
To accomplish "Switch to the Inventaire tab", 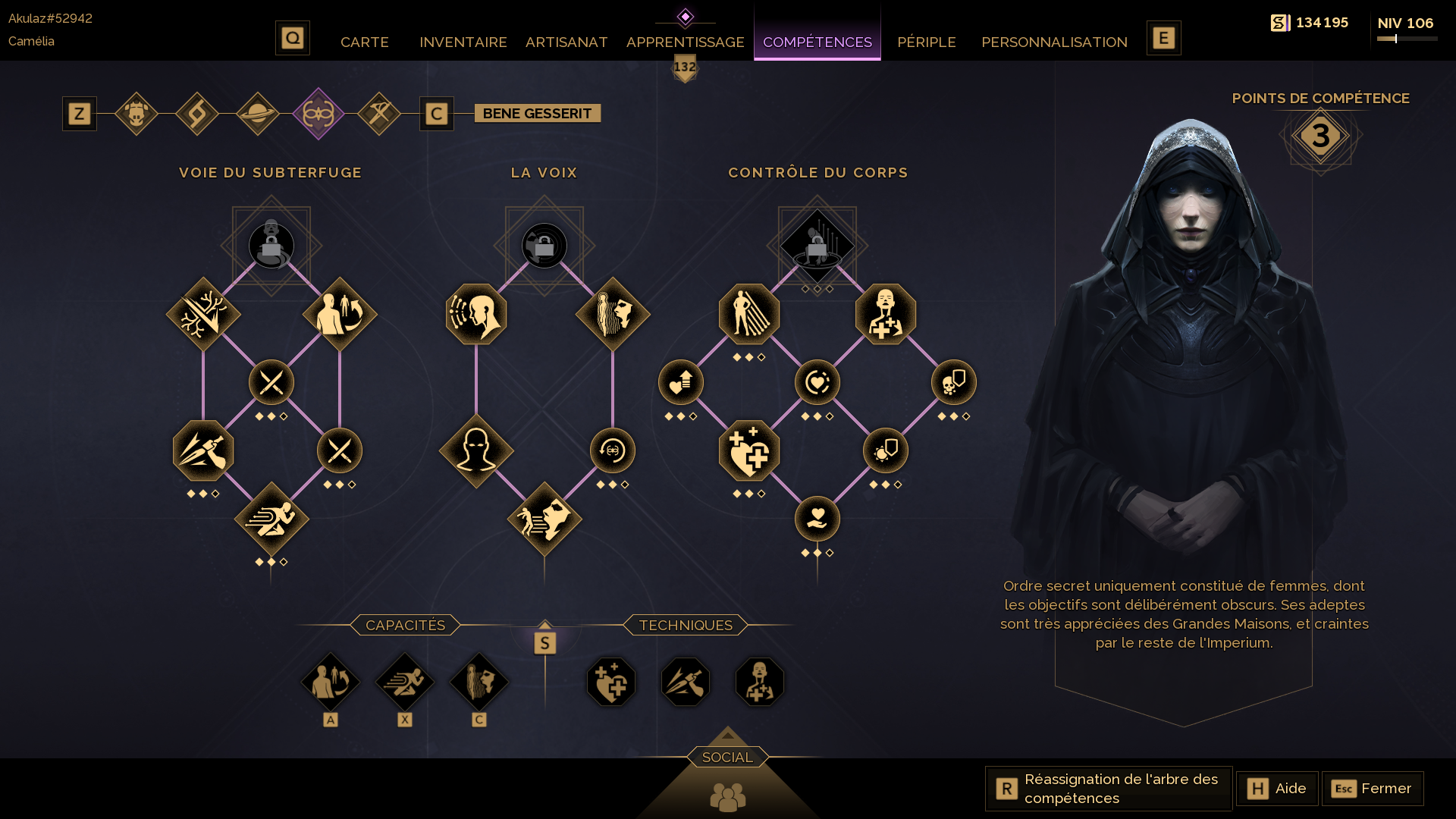I will (463, 42).
